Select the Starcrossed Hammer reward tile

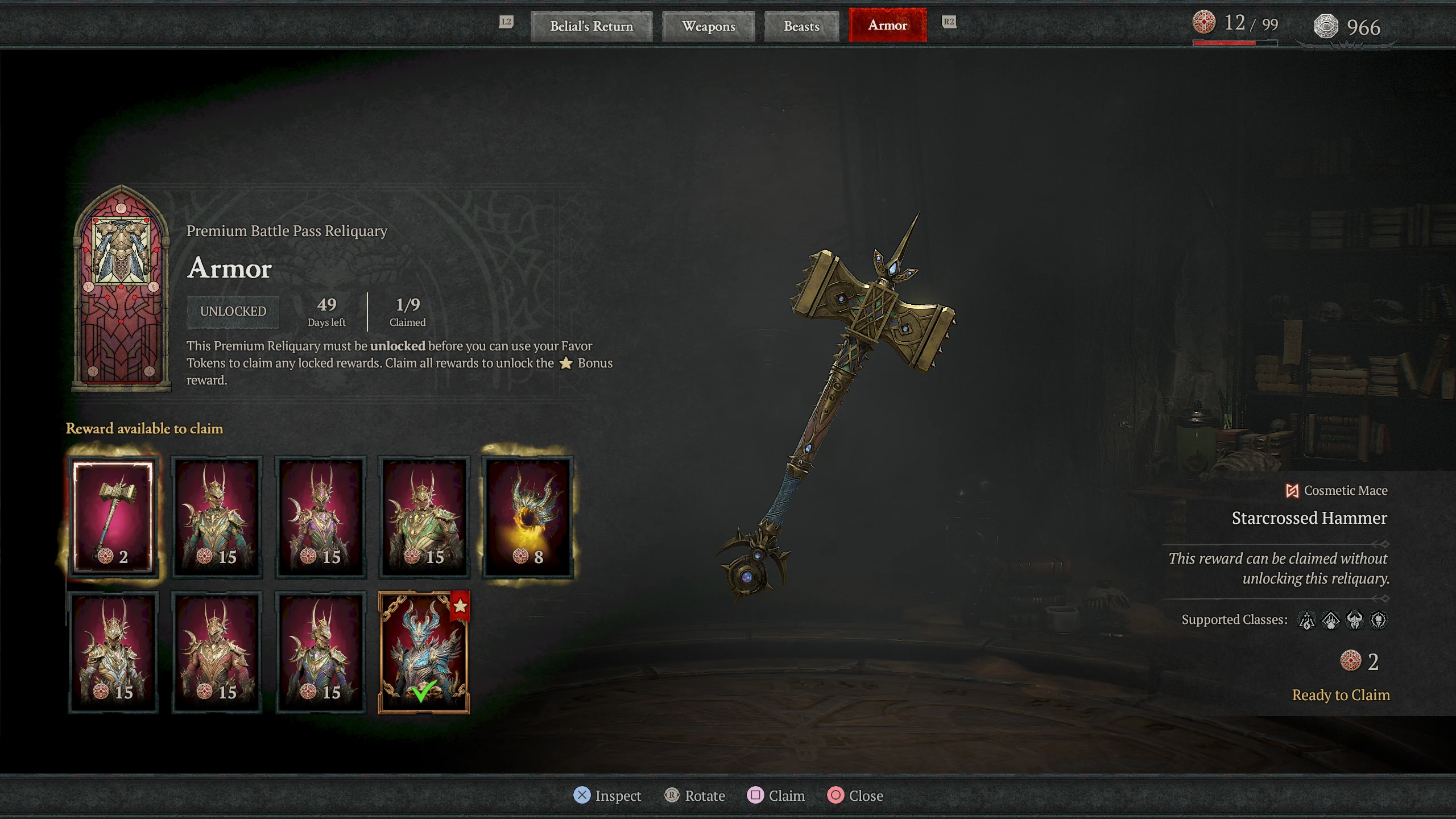115,516
